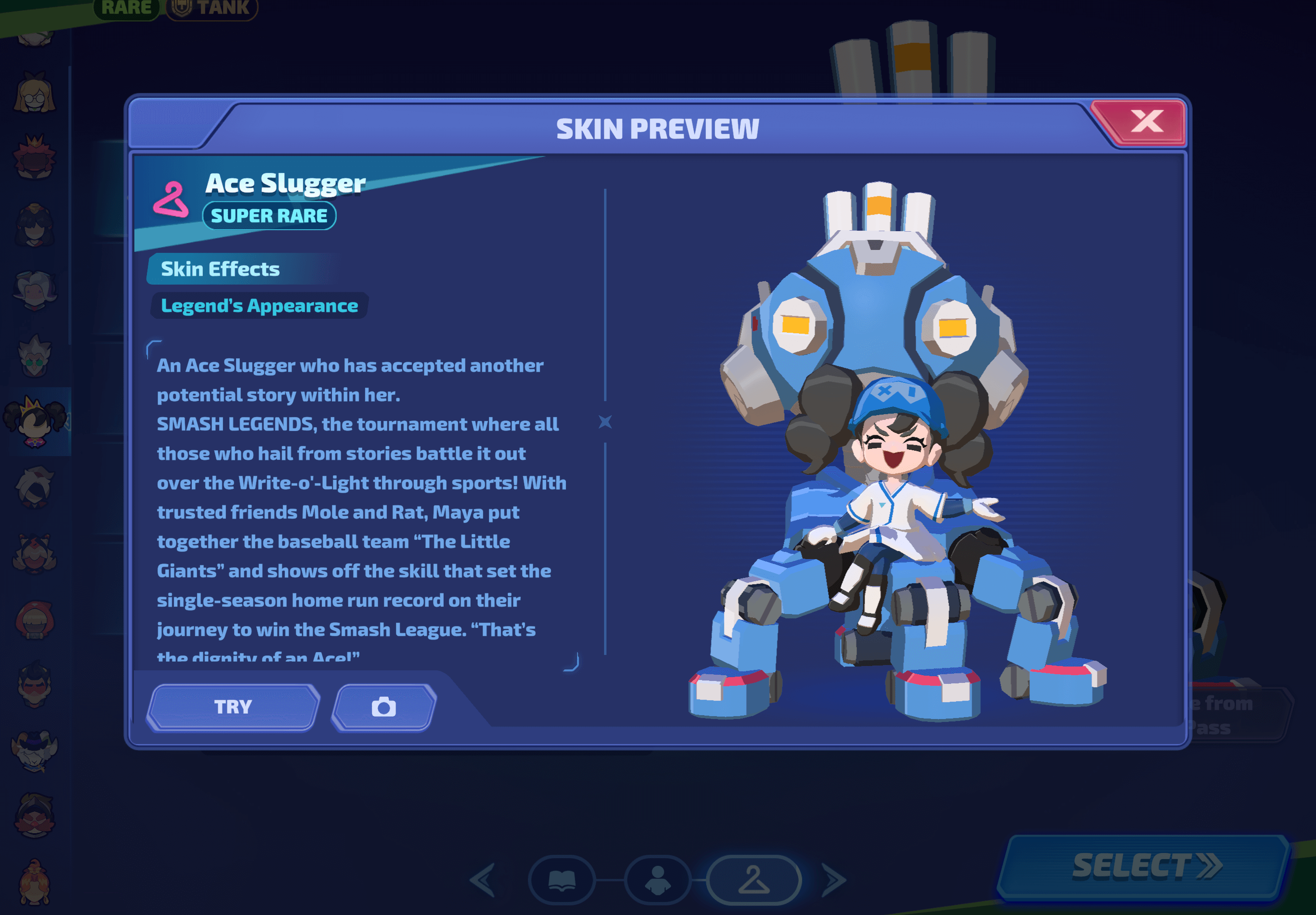Select the Legend's Appearance effect entry

click(259, 306)
